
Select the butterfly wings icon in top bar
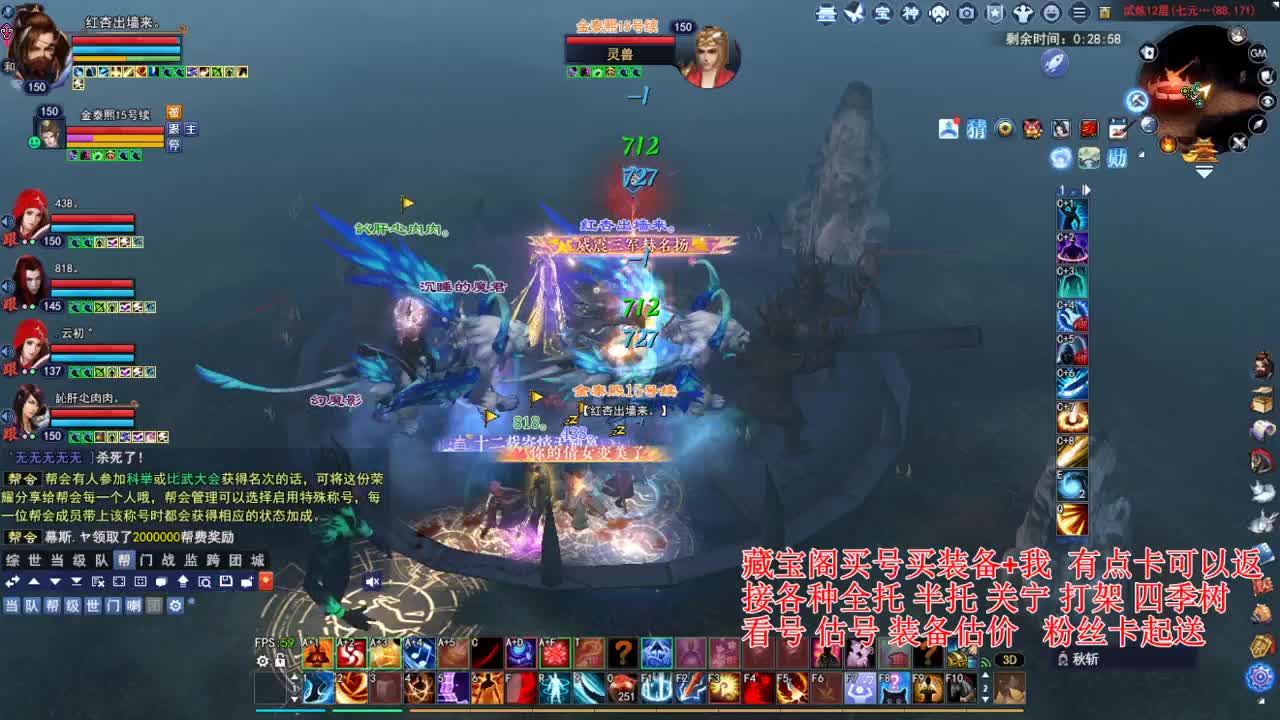coord(853,12)
